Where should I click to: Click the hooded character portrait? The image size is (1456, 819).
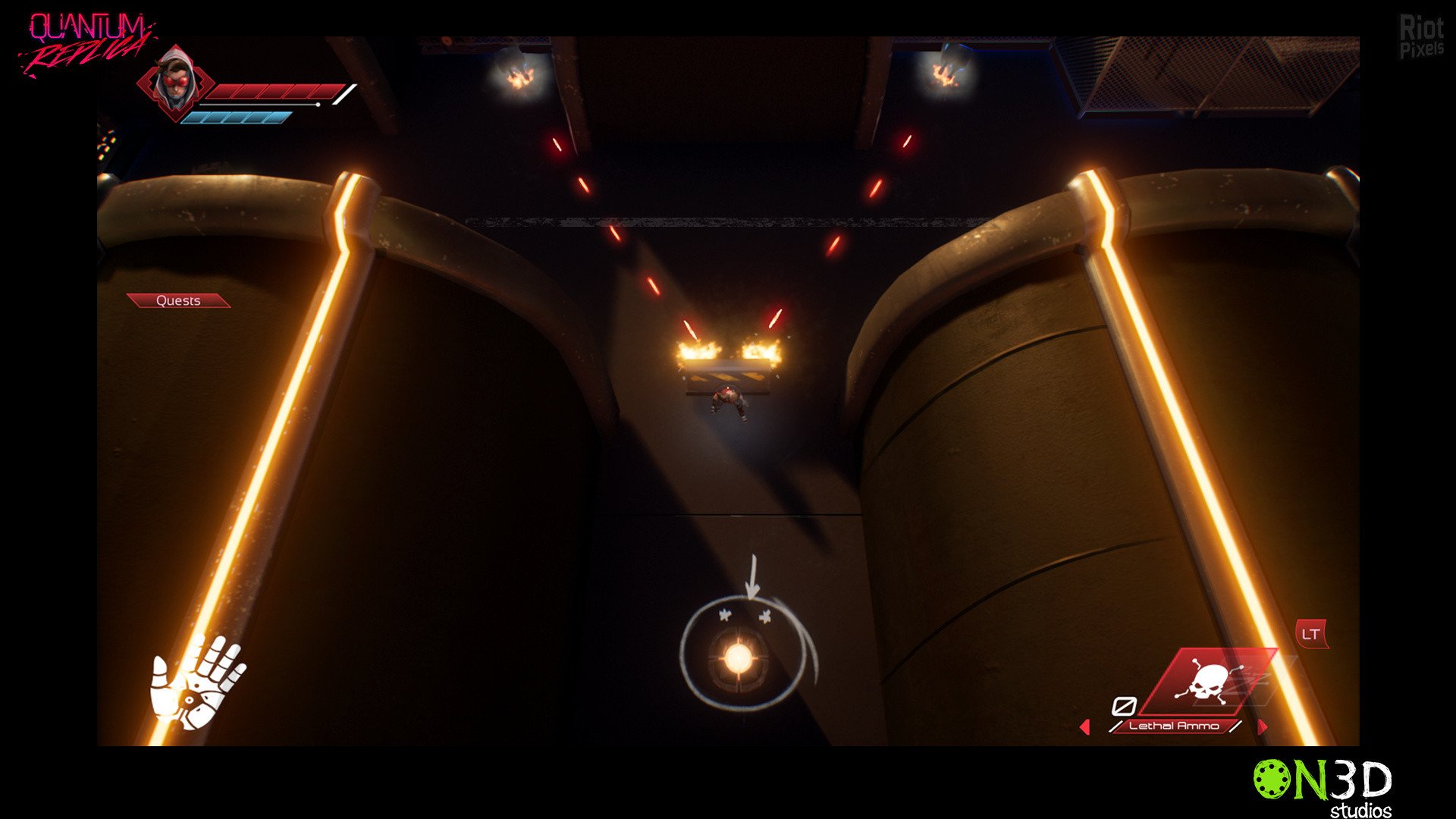175,80
